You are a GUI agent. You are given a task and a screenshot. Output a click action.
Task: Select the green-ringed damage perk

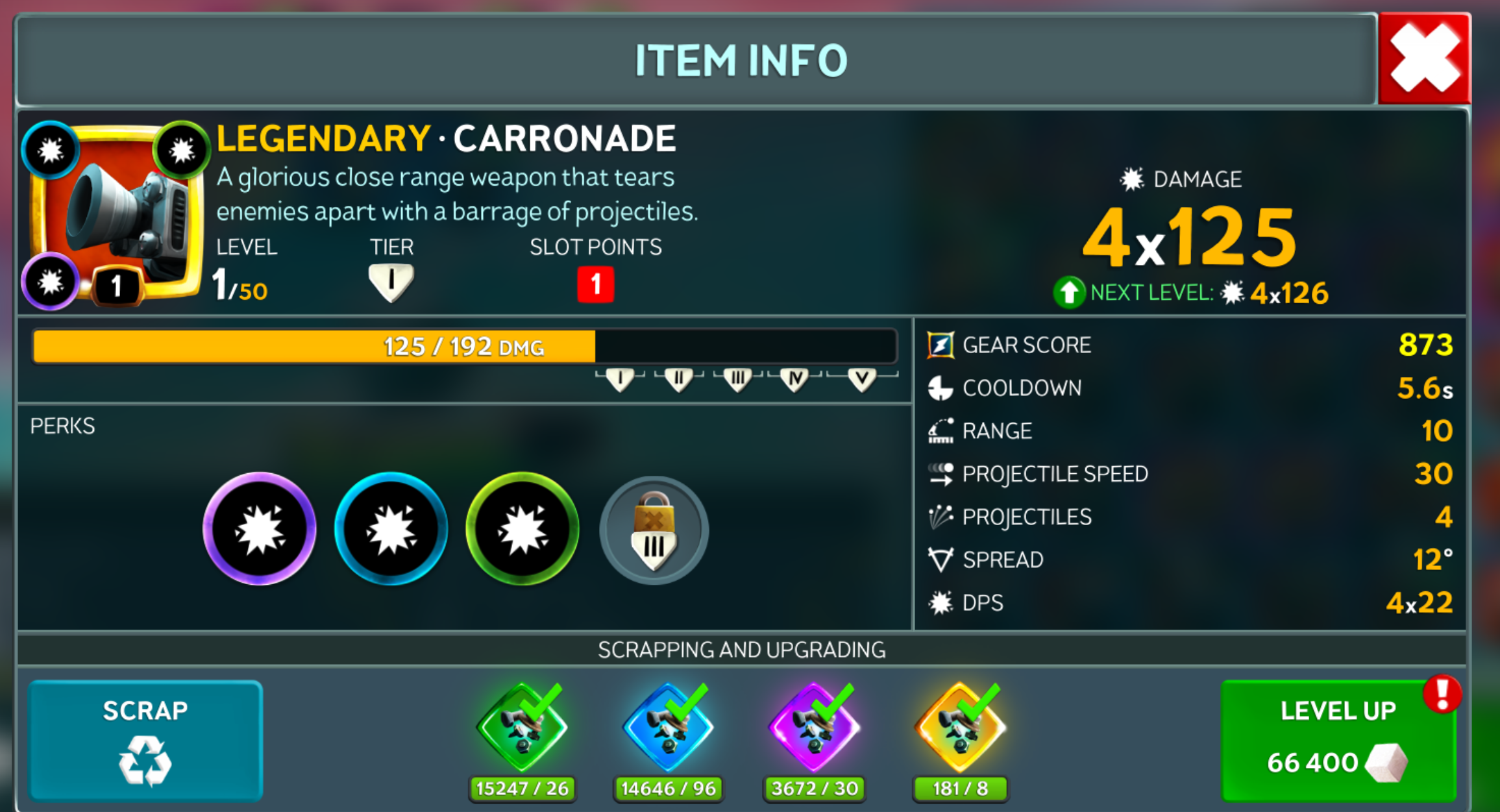pos(522,529)
